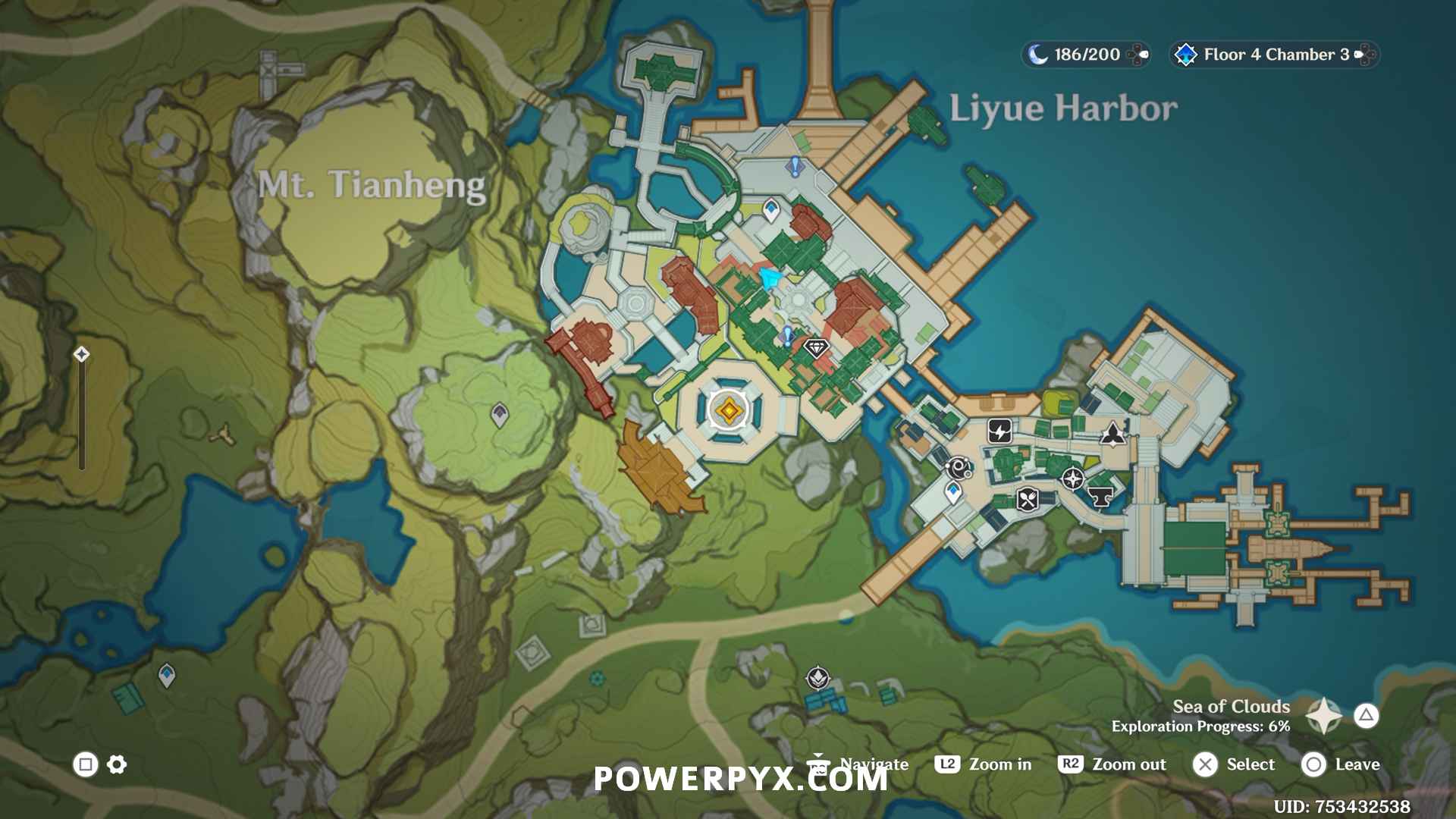1456x819 pixels.
Task: Add Original Resin with the plus button
Action: pos(1137,55)
